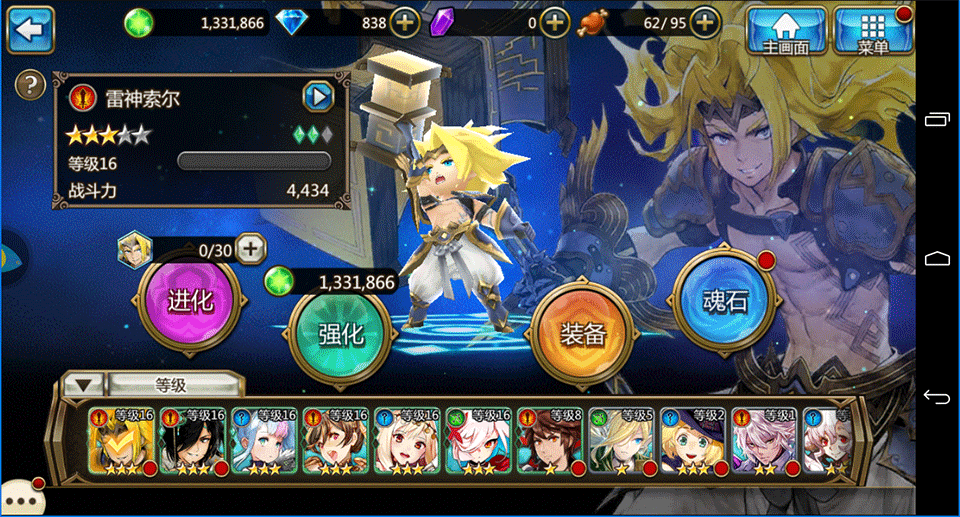Screen dimensions: 960x517
Task: Select the green-framed blonde level 5 hero
Action: point(622,440)
